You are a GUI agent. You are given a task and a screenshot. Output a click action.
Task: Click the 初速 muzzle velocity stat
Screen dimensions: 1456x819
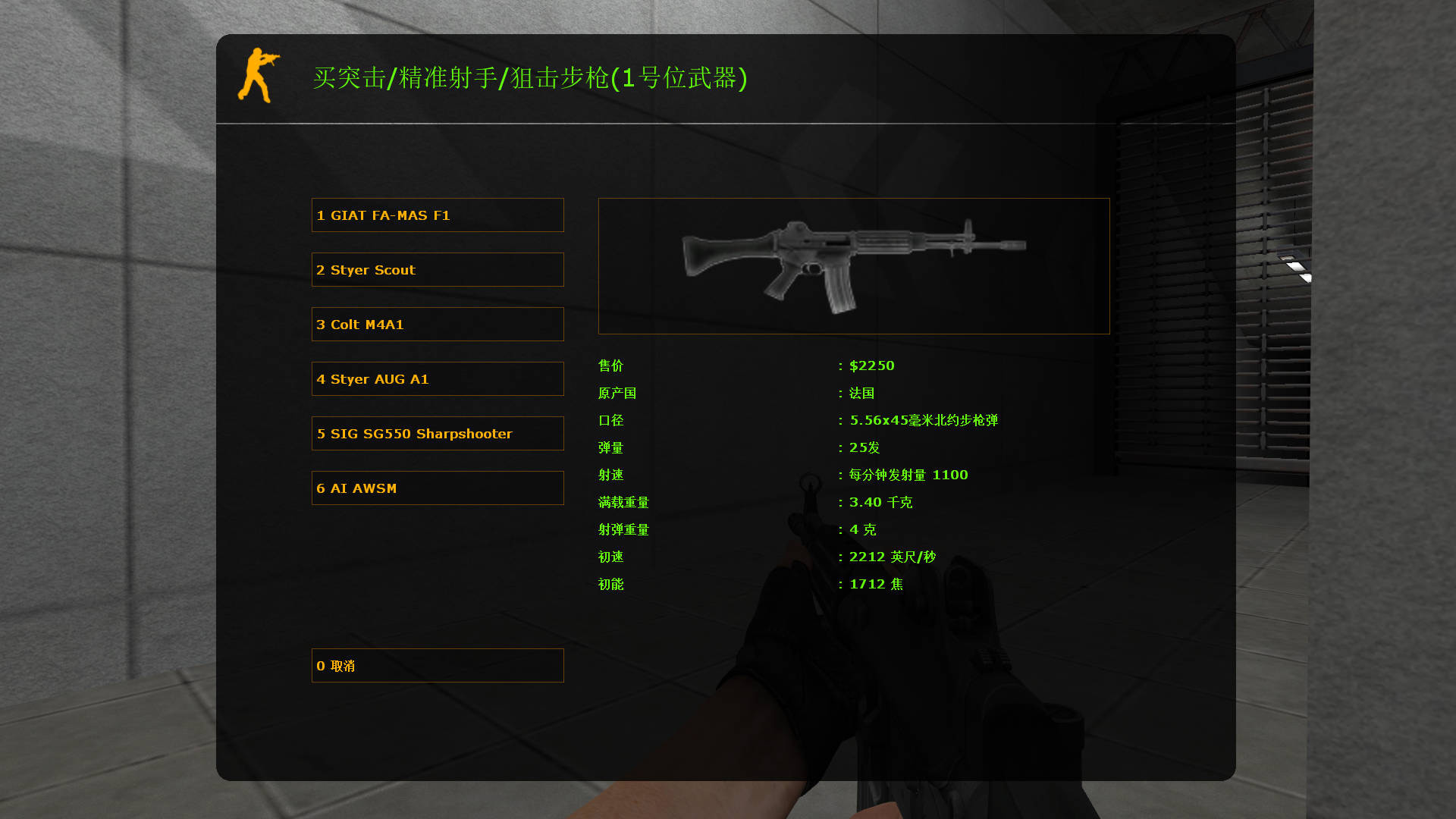click(610, 557)
